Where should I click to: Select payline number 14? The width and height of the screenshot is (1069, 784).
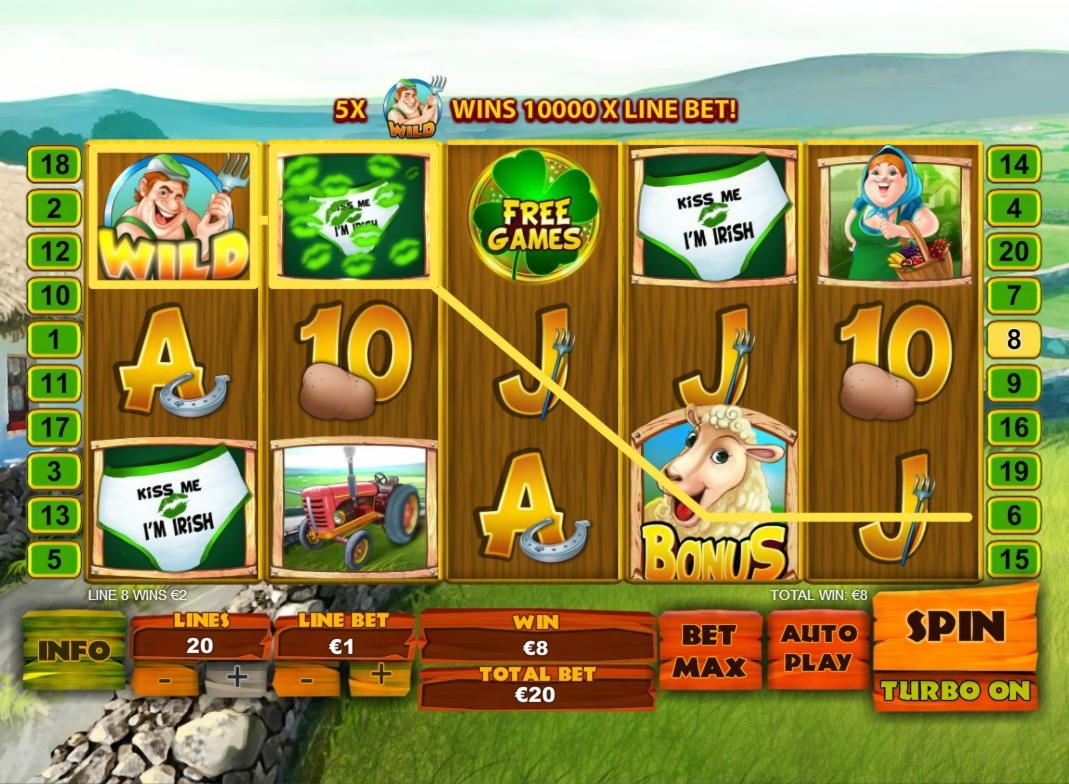point(1014,164)
